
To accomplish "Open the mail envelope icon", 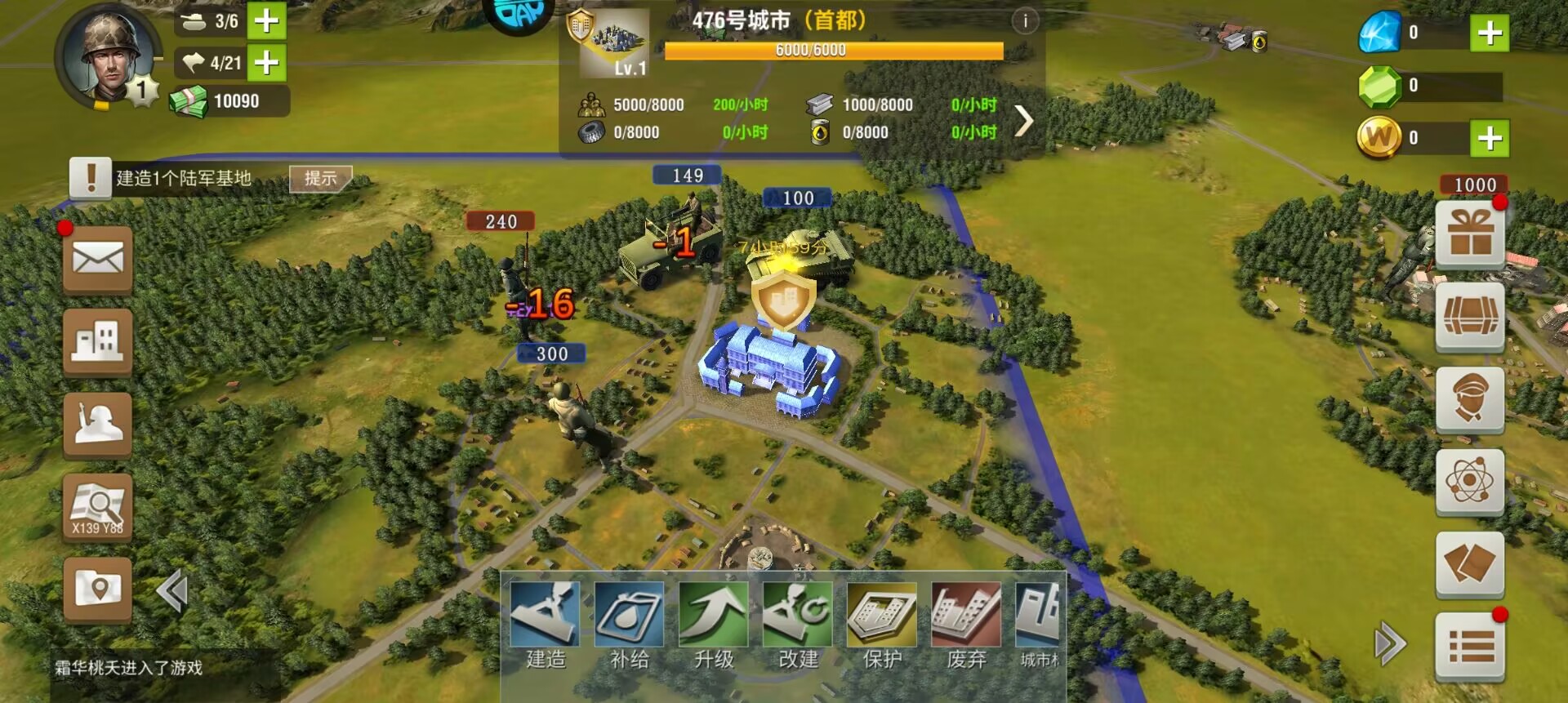I will (x=98, y=260).
